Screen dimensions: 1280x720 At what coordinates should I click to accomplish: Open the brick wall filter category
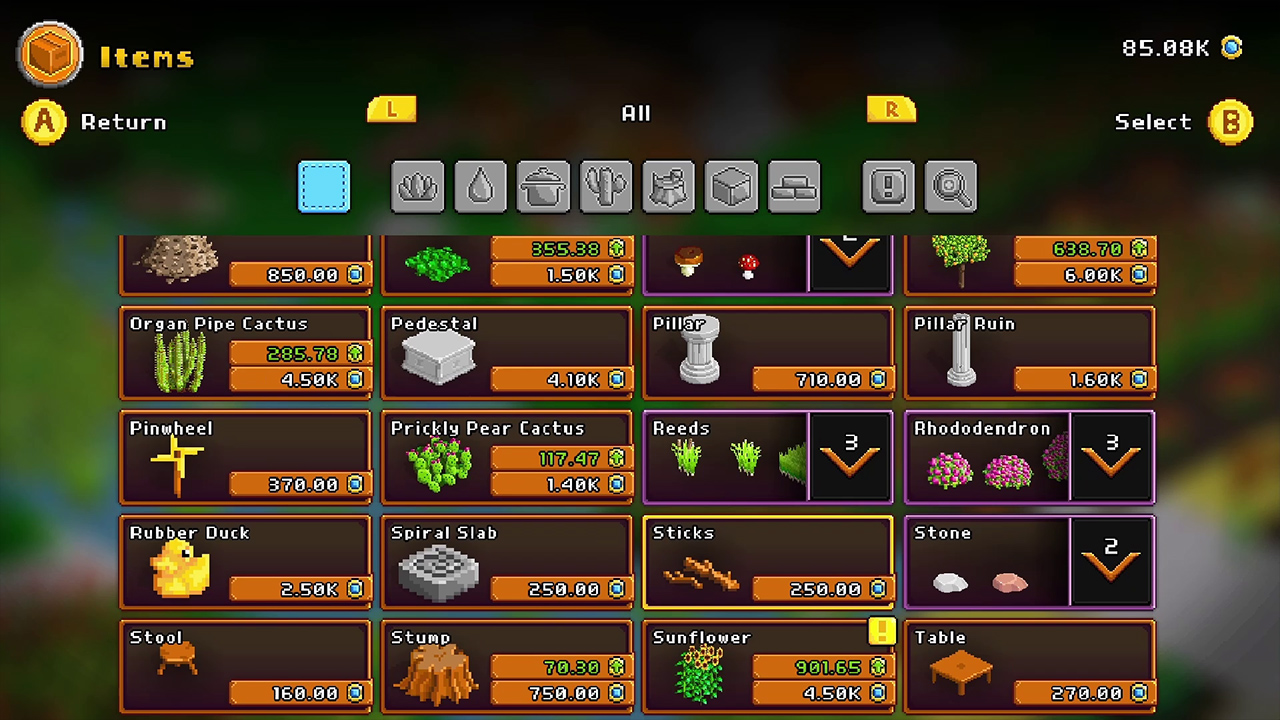pyautogui.click(x=793, y=187)
